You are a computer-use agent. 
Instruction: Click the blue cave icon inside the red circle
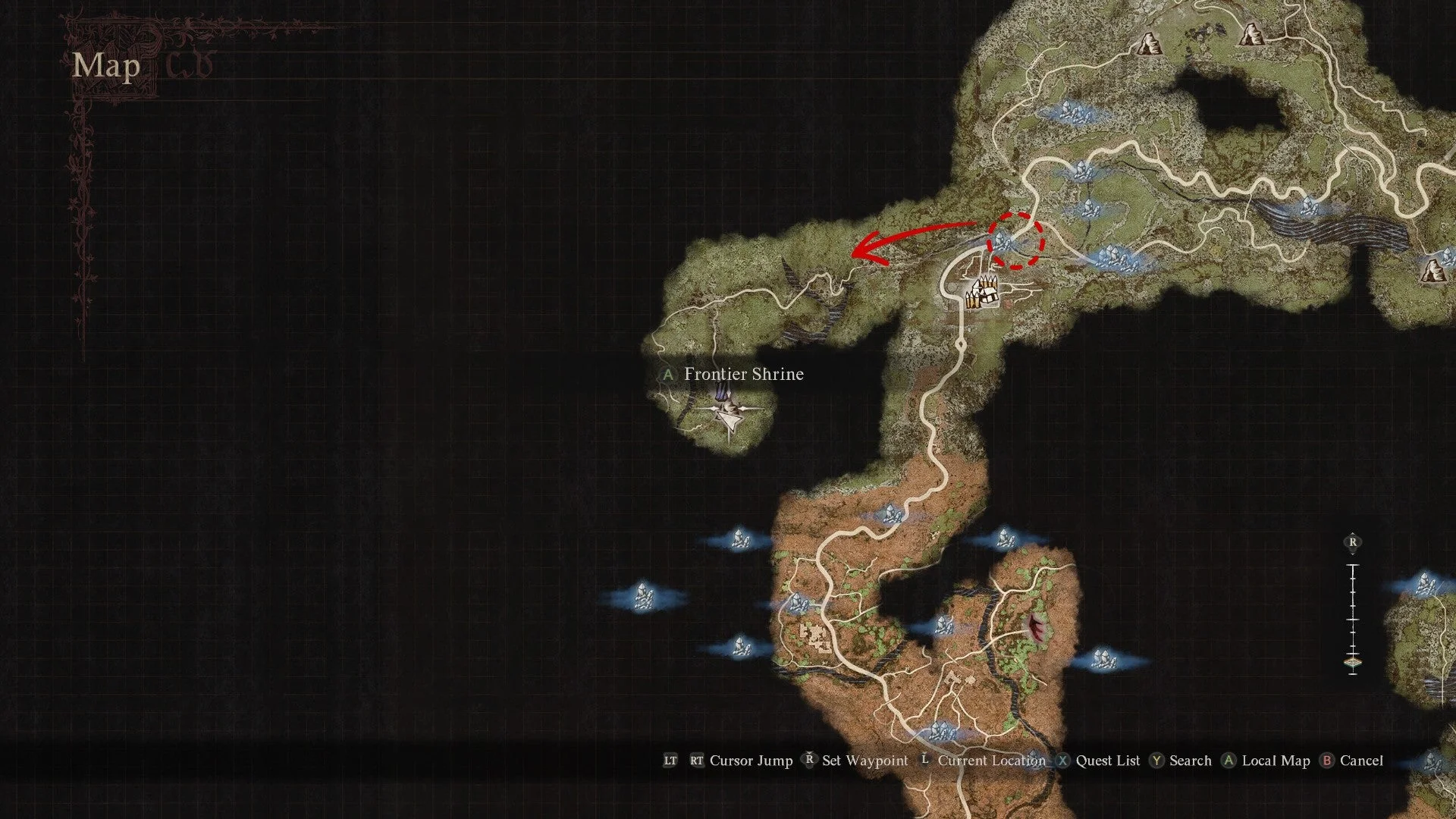(x=1001, y=241)
